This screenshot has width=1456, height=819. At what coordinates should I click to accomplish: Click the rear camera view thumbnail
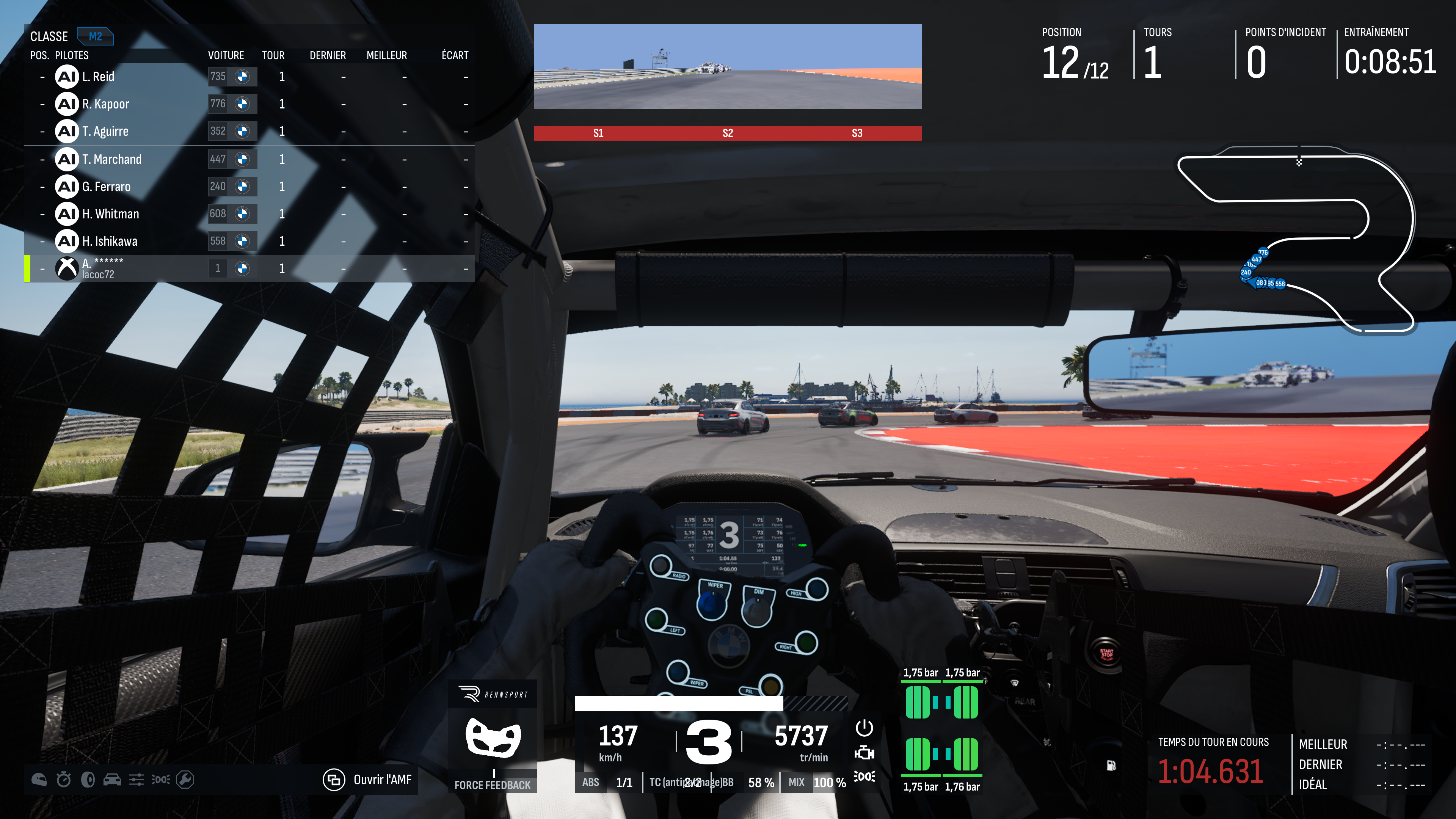point(728,67)
